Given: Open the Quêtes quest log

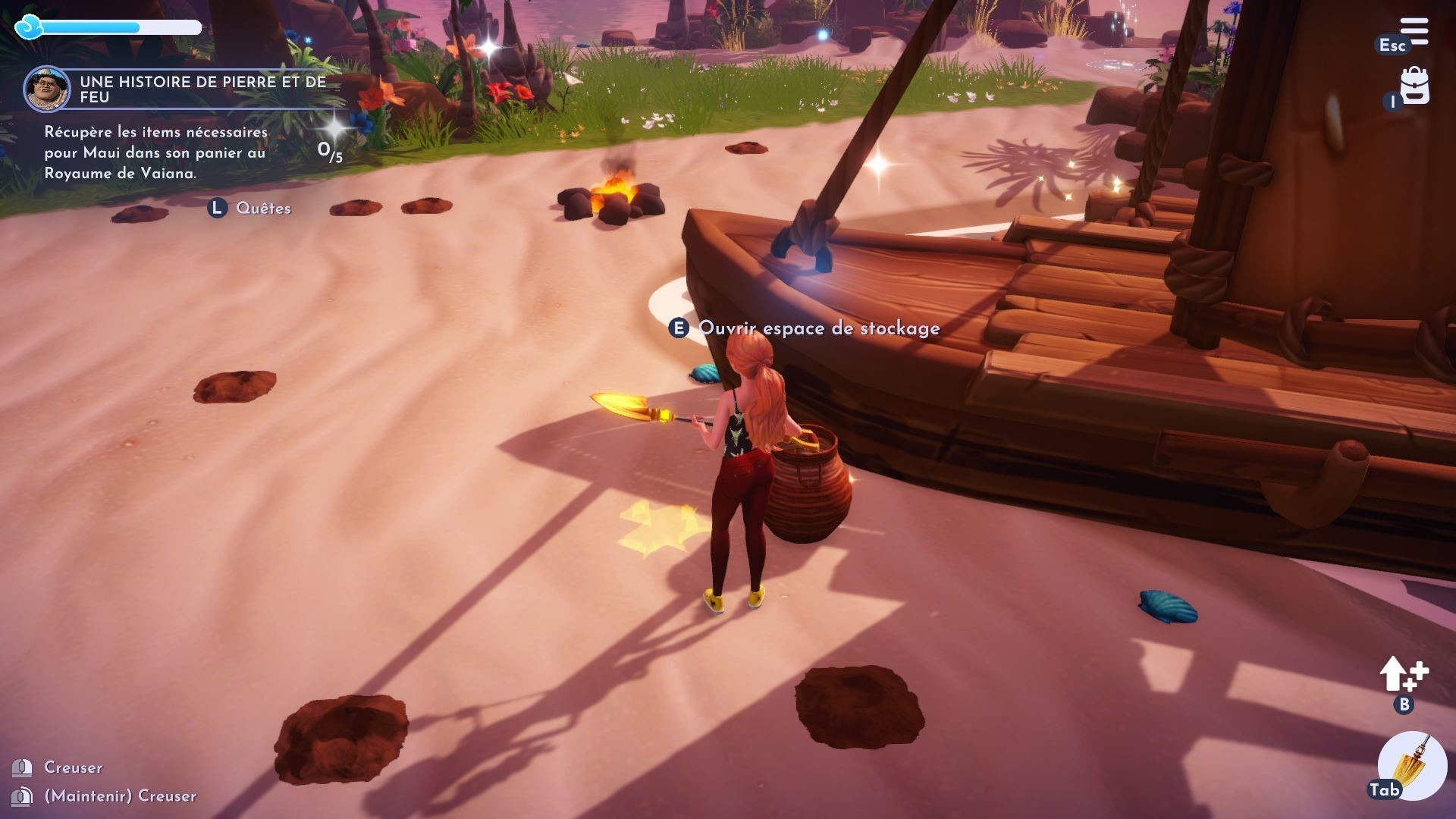Looking at the screenshot, I should 262,209.
